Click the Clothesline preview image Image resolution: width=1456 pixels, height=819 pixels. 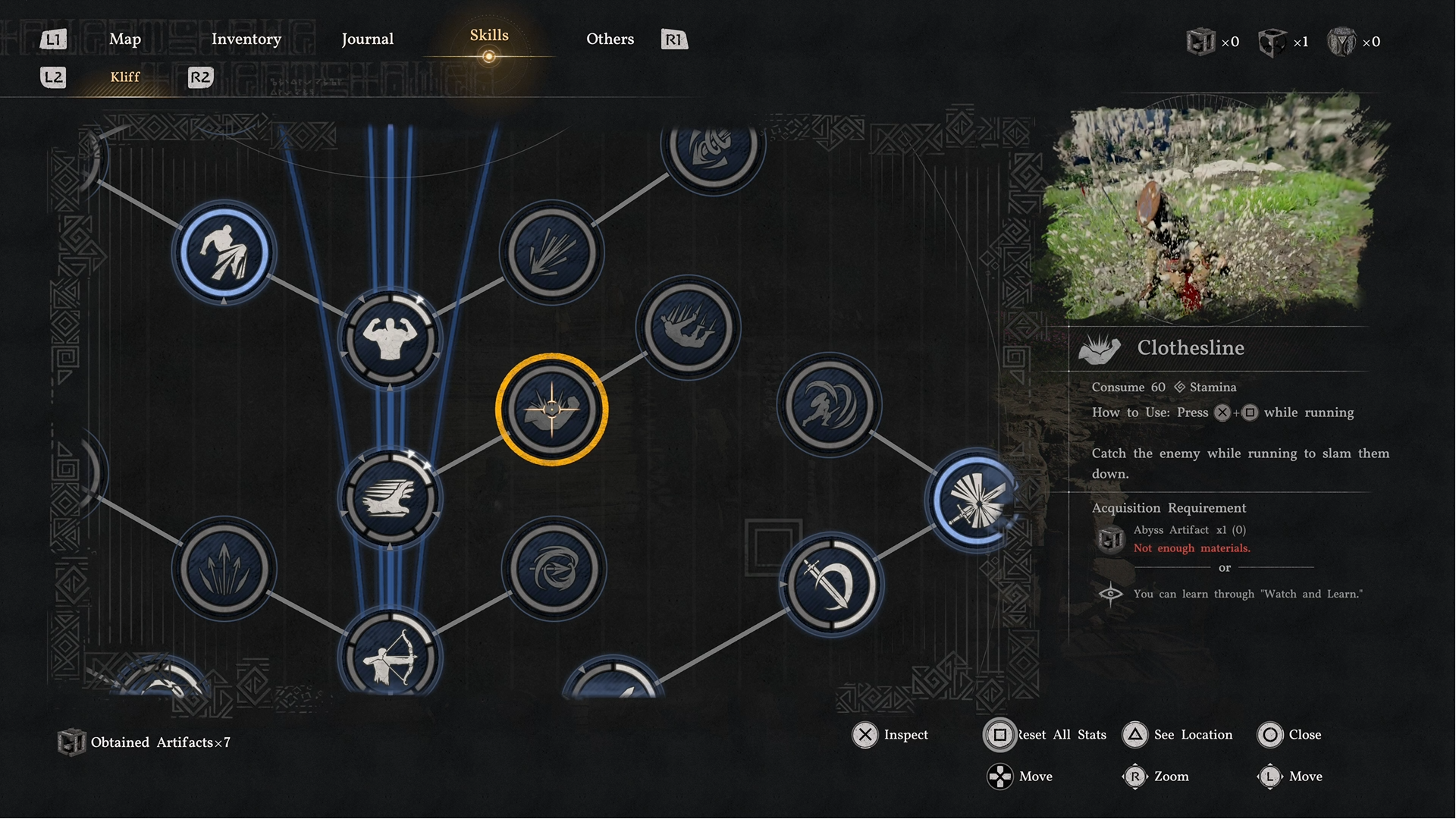[1213, 212]
